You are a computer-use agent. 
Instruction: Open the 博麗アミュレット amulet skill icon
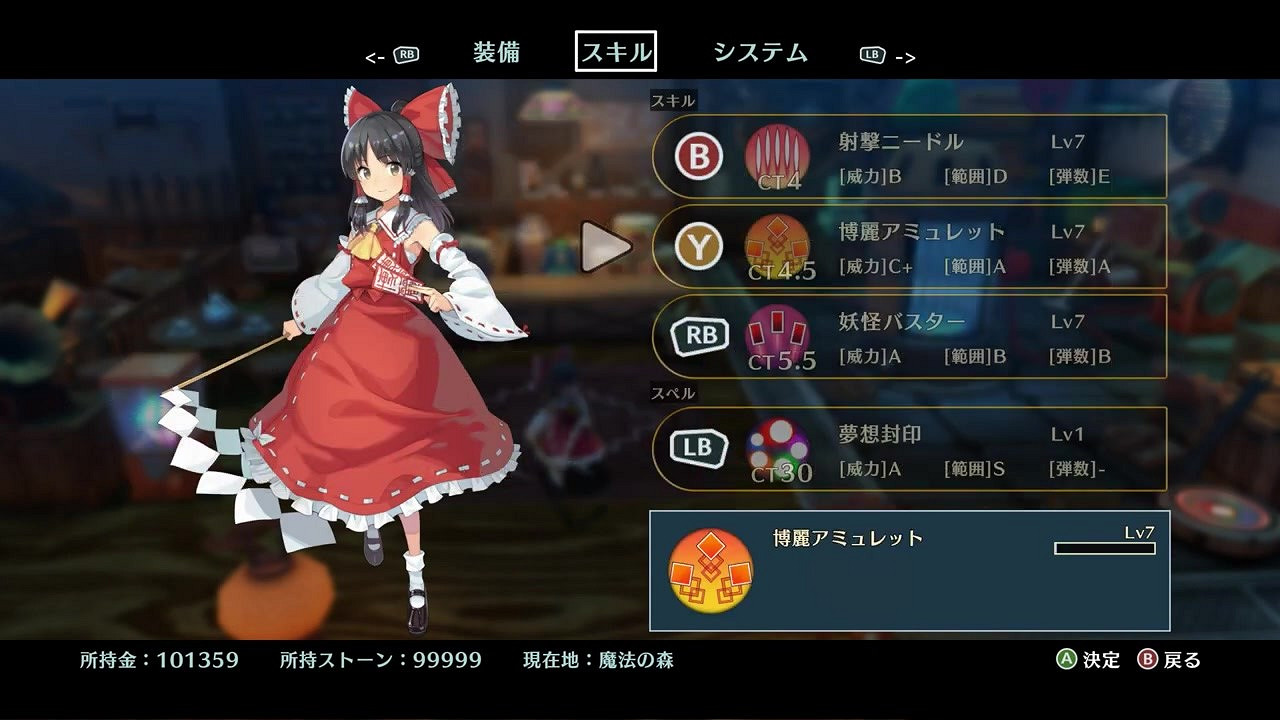tap(775, 245)
